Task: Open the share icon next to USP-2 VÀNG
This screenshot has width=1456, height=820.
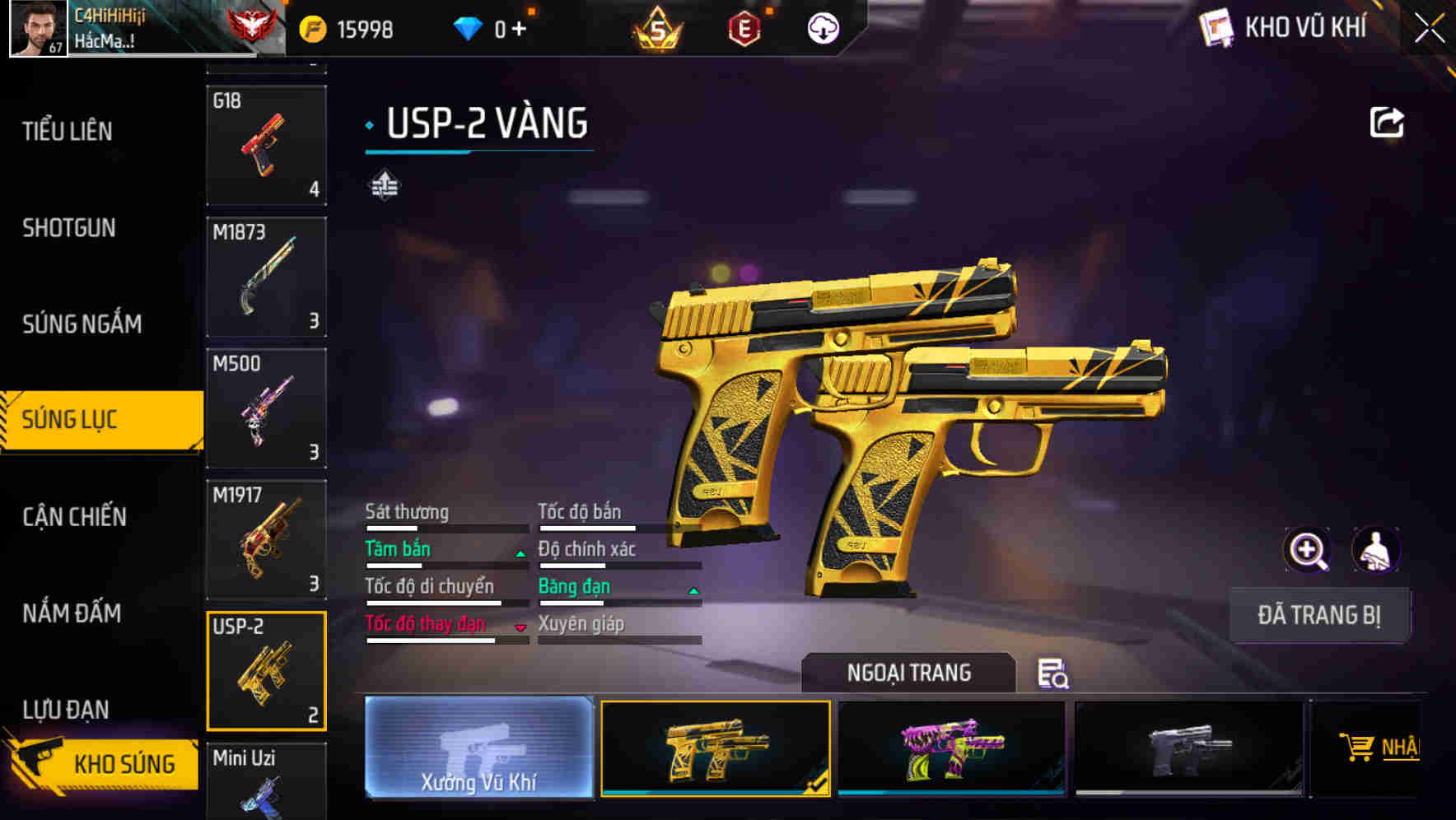Action: (x=1387, y=122)
